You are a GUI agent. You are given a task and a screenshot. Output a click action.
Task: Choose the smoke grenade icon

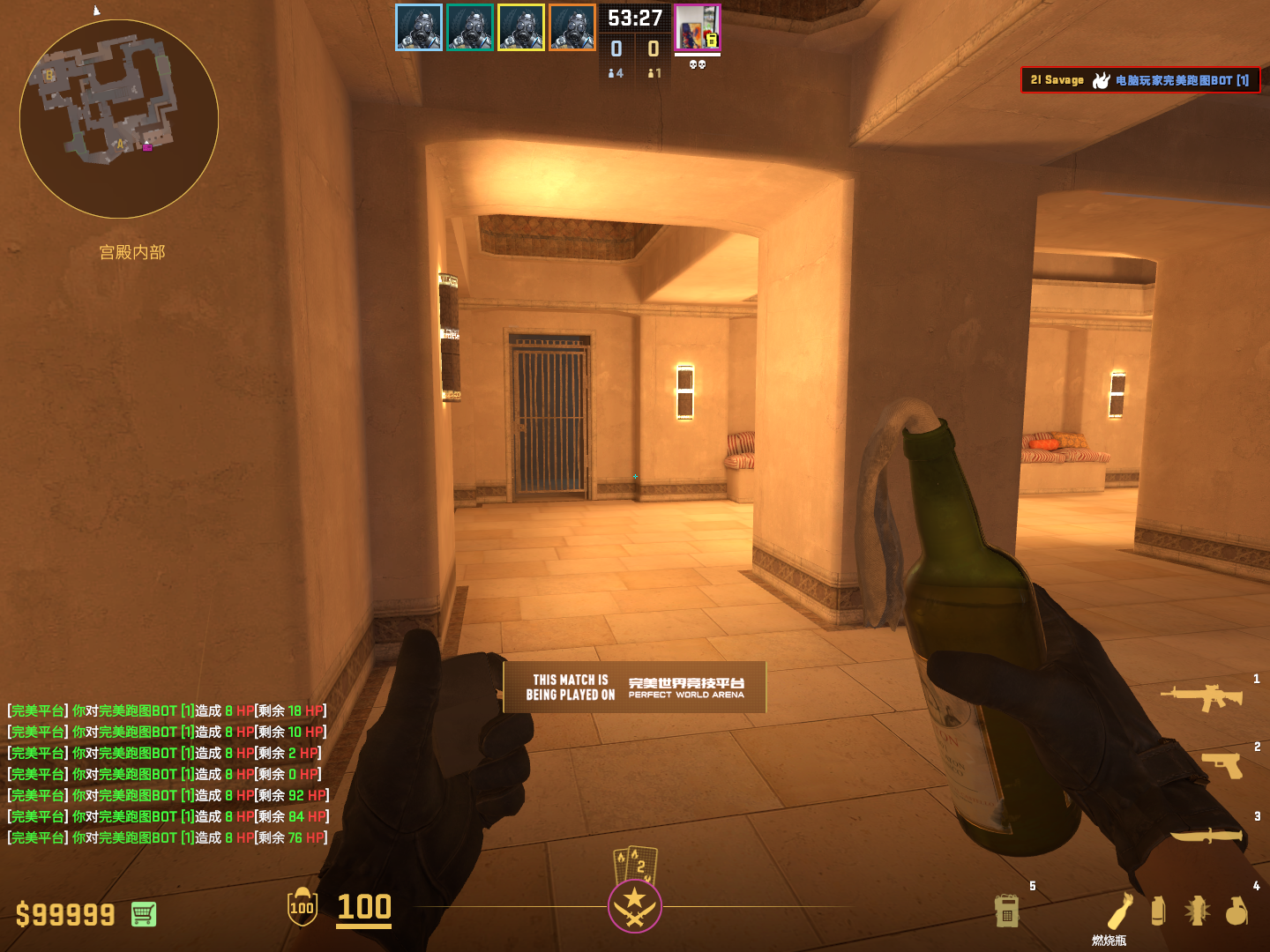point(1158,911)
